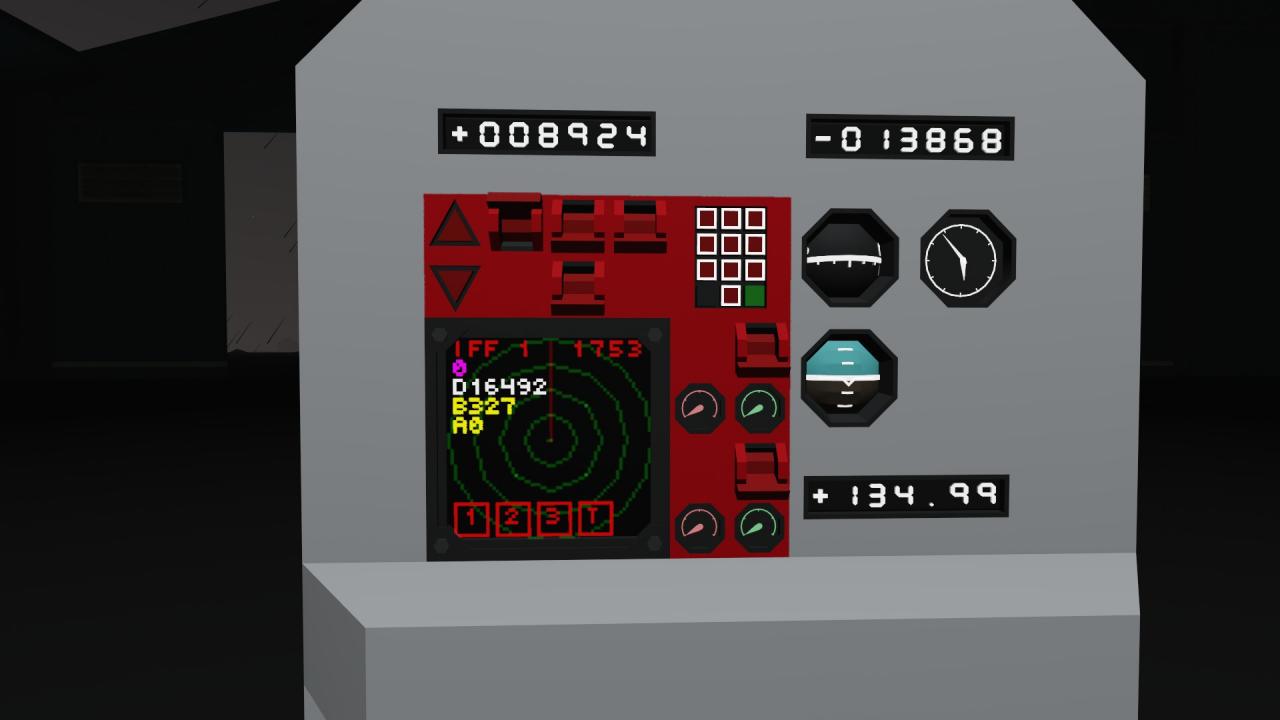
Task: Select the attitude indicator instrument
Action: (x=849, y=380)
